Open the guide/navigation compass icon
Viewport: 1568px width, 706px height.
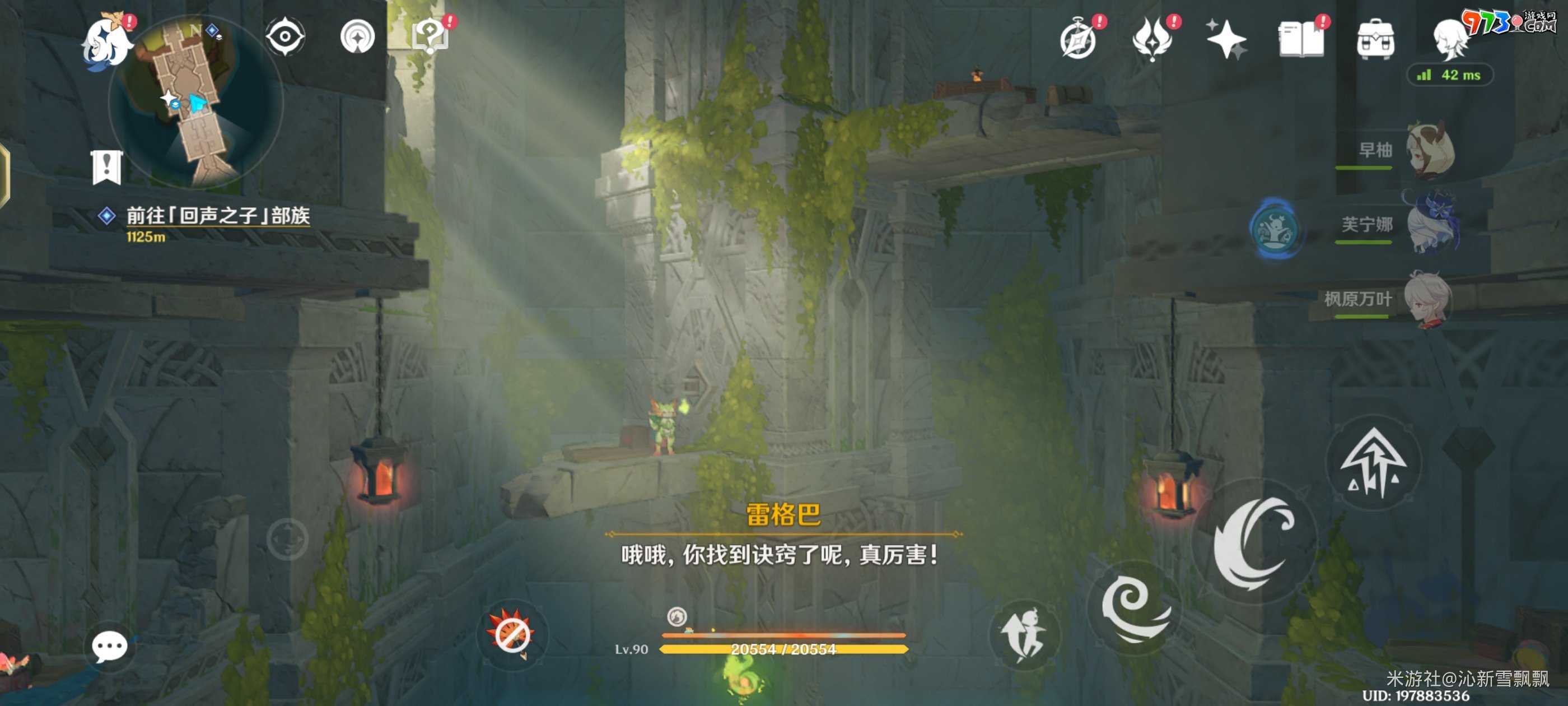(358, 35)
